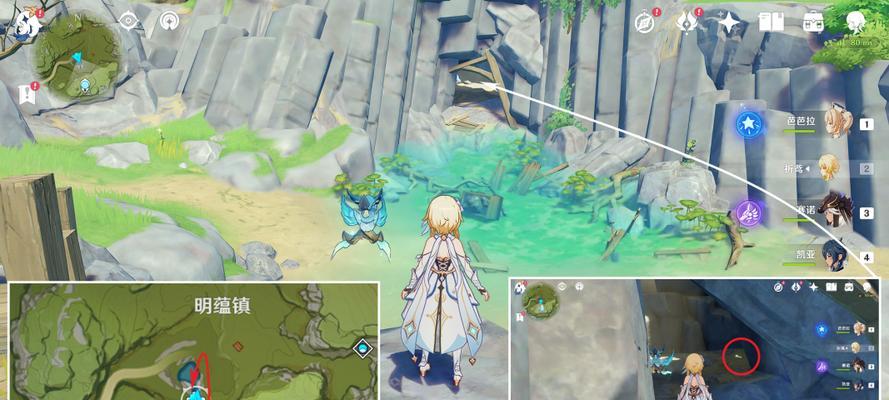
Task: Activate 芭芭拉's blue star burst icon
Action: (748, 124)
